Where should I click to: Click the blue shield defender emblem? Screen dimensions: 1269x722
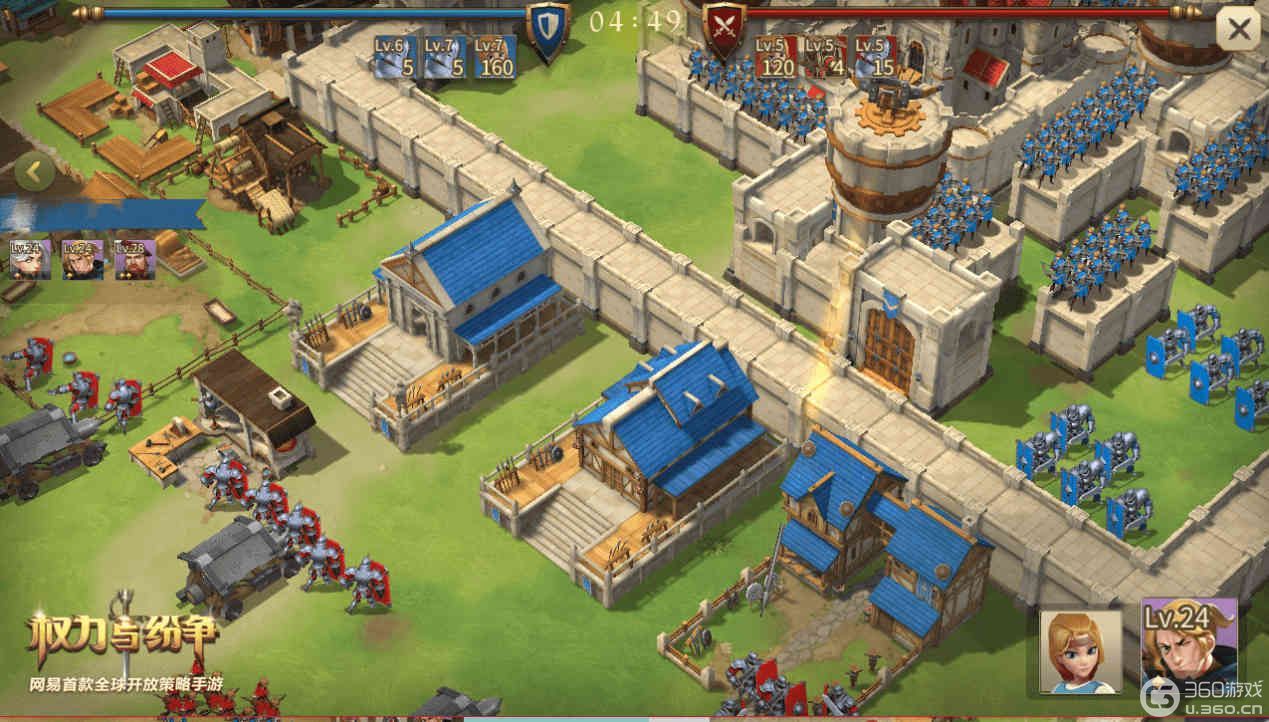tap(547, 29)
